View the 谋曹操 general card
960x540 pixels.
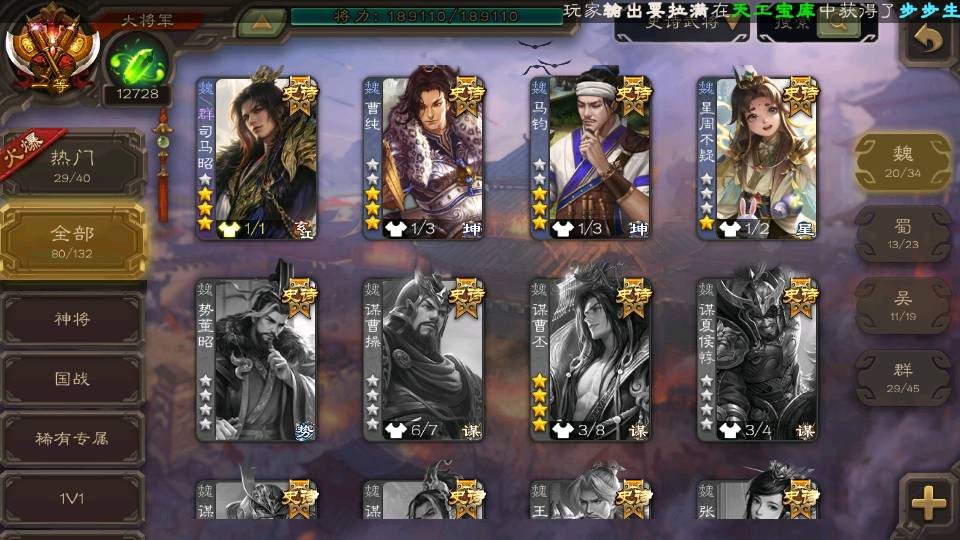click(423, 358)
